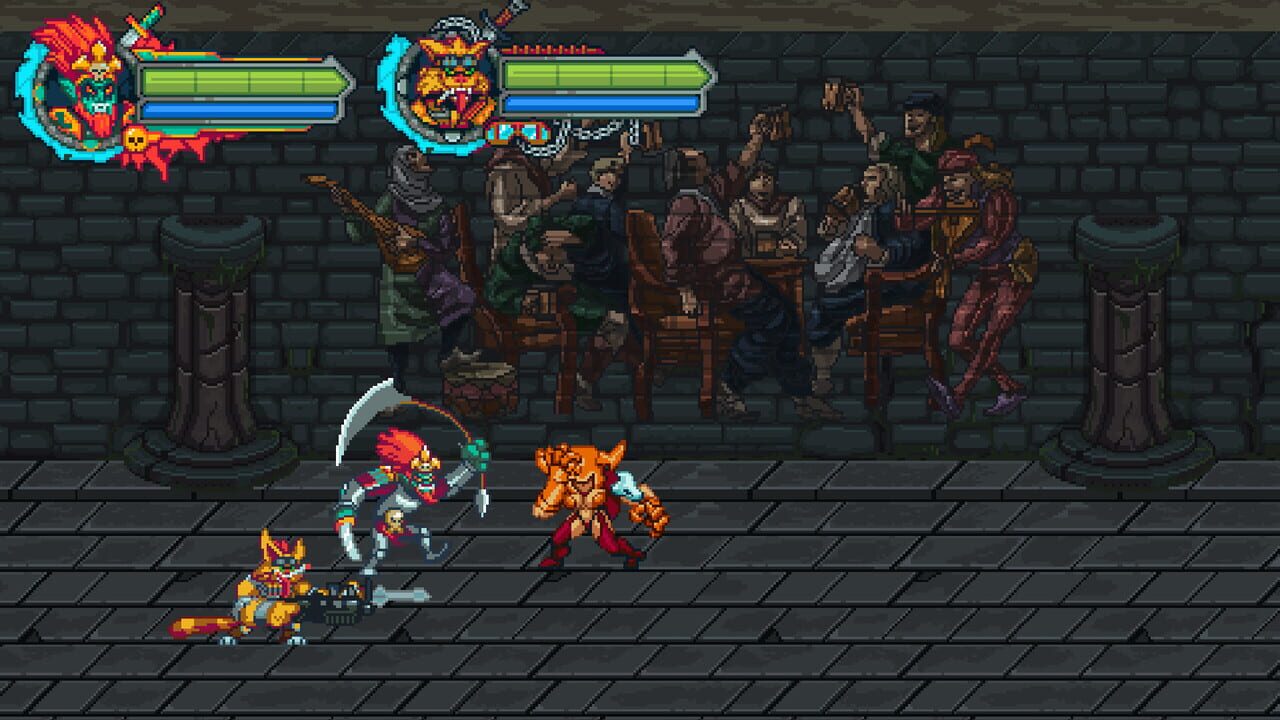Click the arrow tip of player one's health bar
Image resolution: width=1280 pixels, height=720 pixels.
(x=347, y=80)
